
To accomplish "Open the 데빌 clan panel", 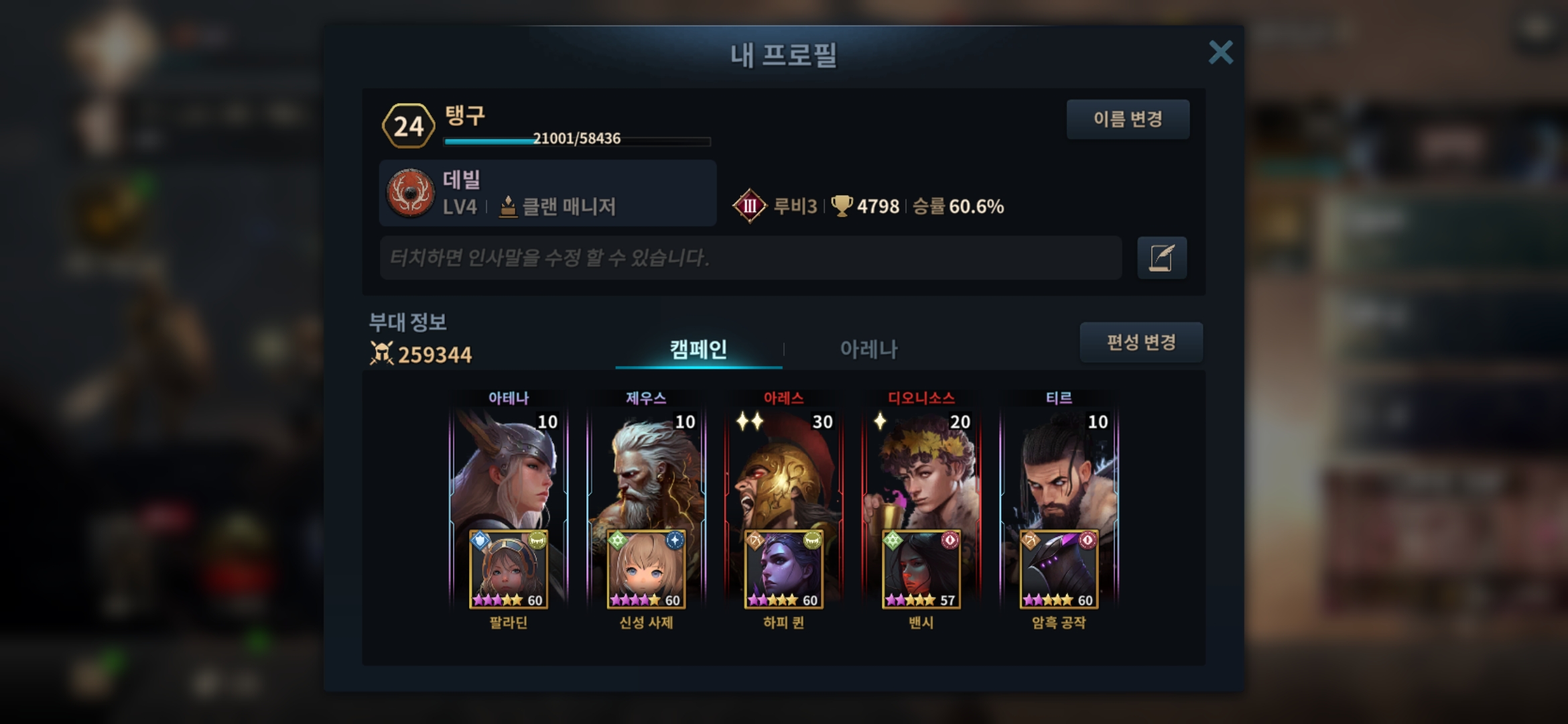I will click(547, 193).
